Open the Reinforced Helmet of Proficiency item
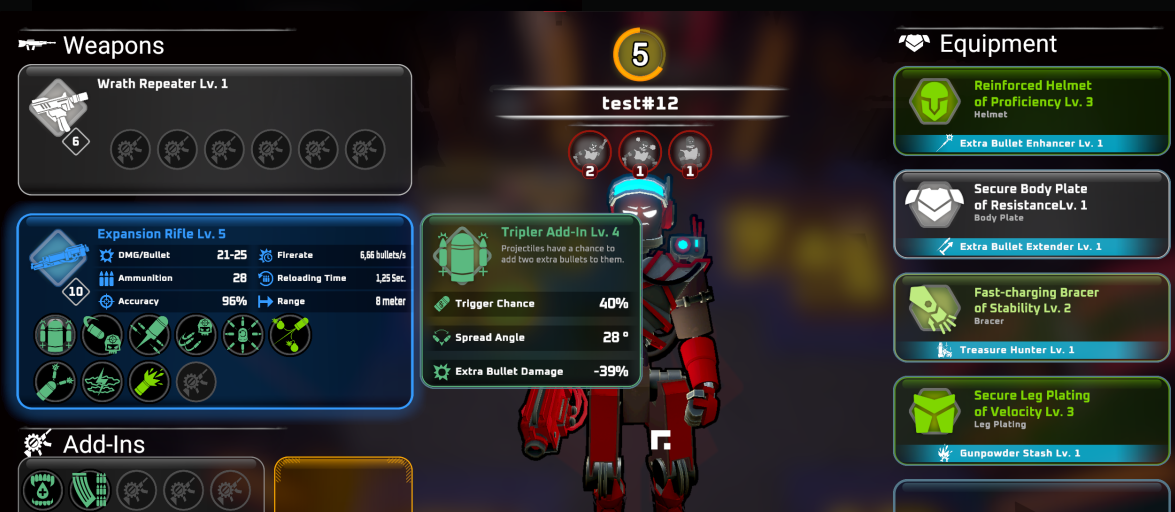 pos(1031,111)
